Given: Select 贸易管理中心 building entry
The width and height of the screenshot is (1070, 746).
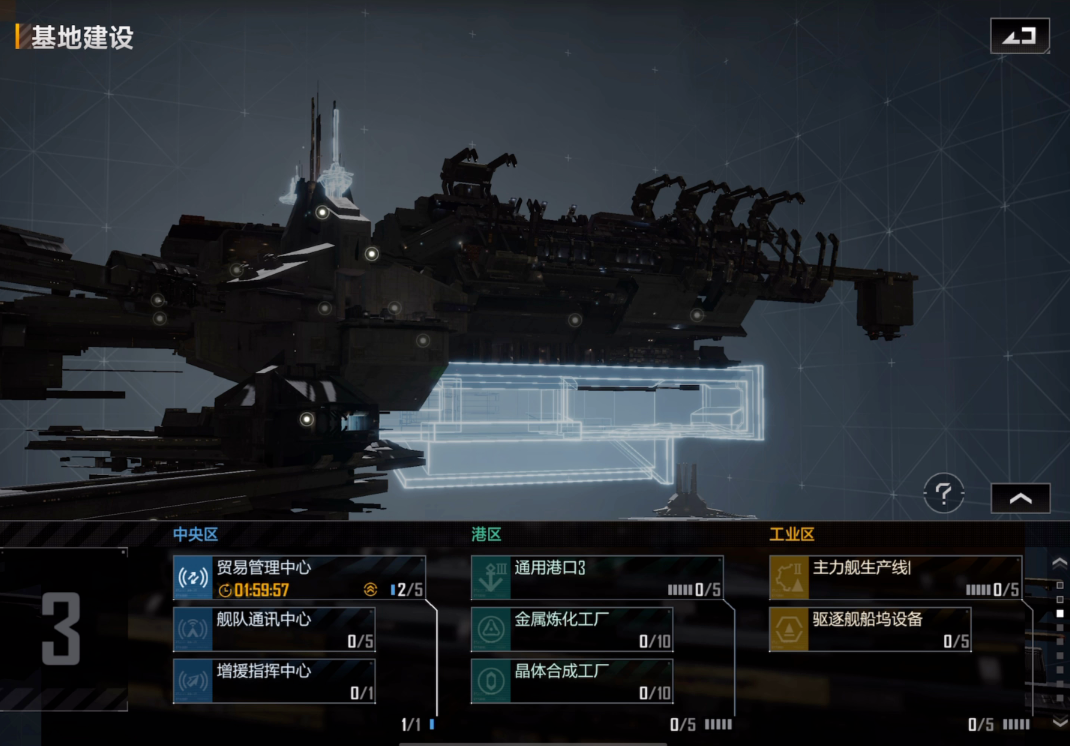Looking at the screenshot, I should click(x=299, y=578).
